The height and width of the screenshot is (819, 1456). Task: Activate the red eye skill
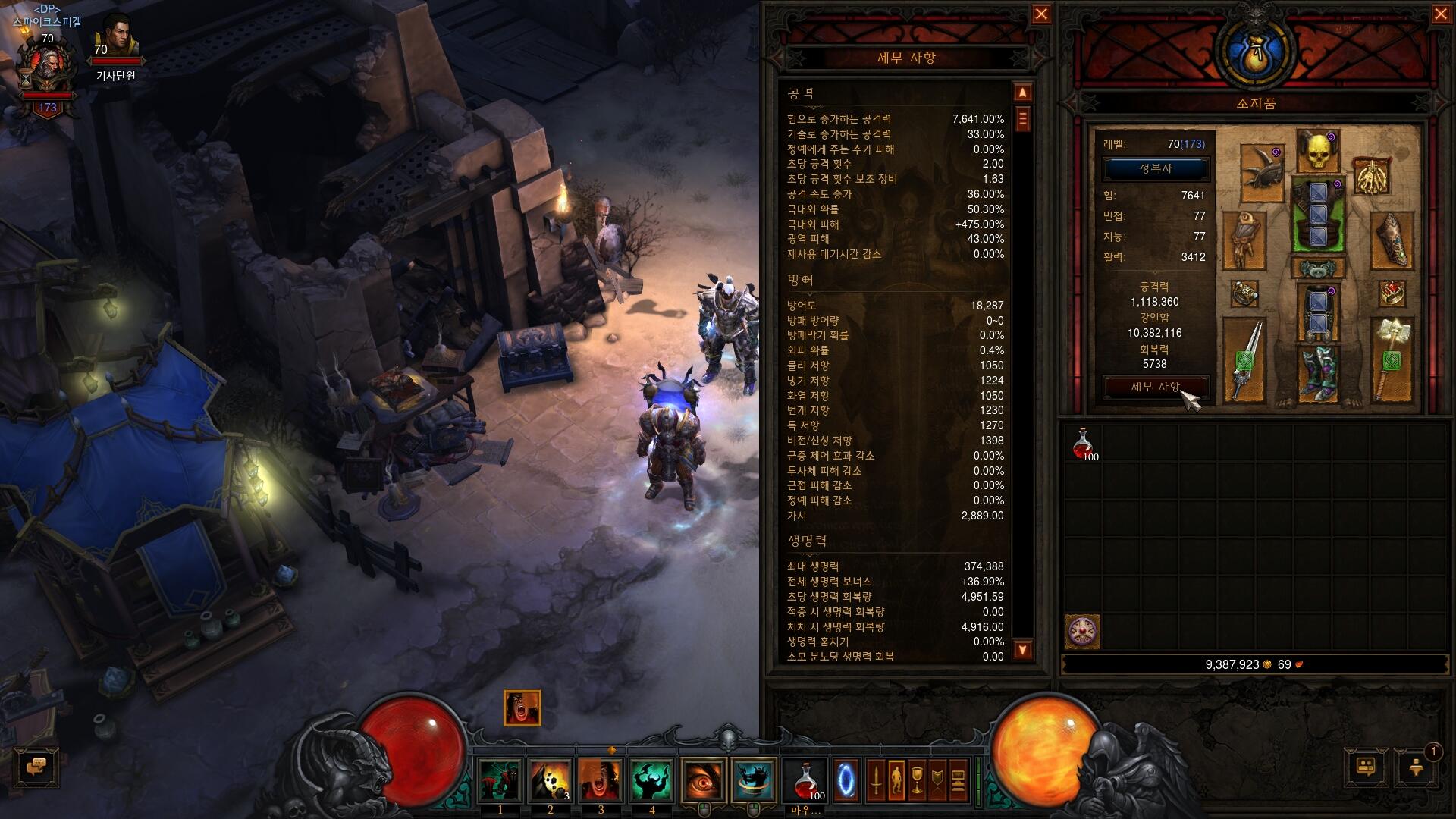point(703,780)
